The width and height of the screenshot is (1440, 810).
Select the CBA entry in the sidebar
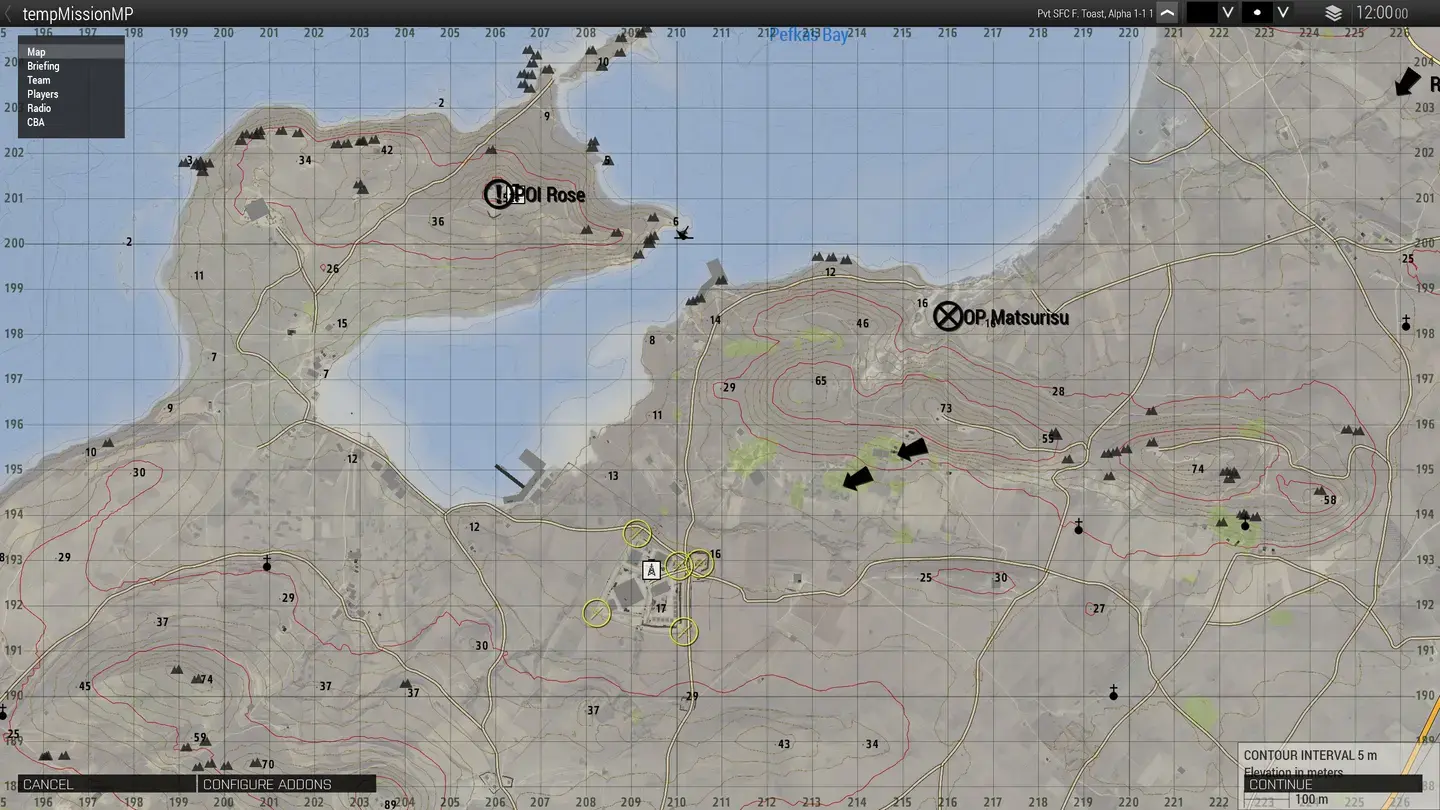point(35,121)
